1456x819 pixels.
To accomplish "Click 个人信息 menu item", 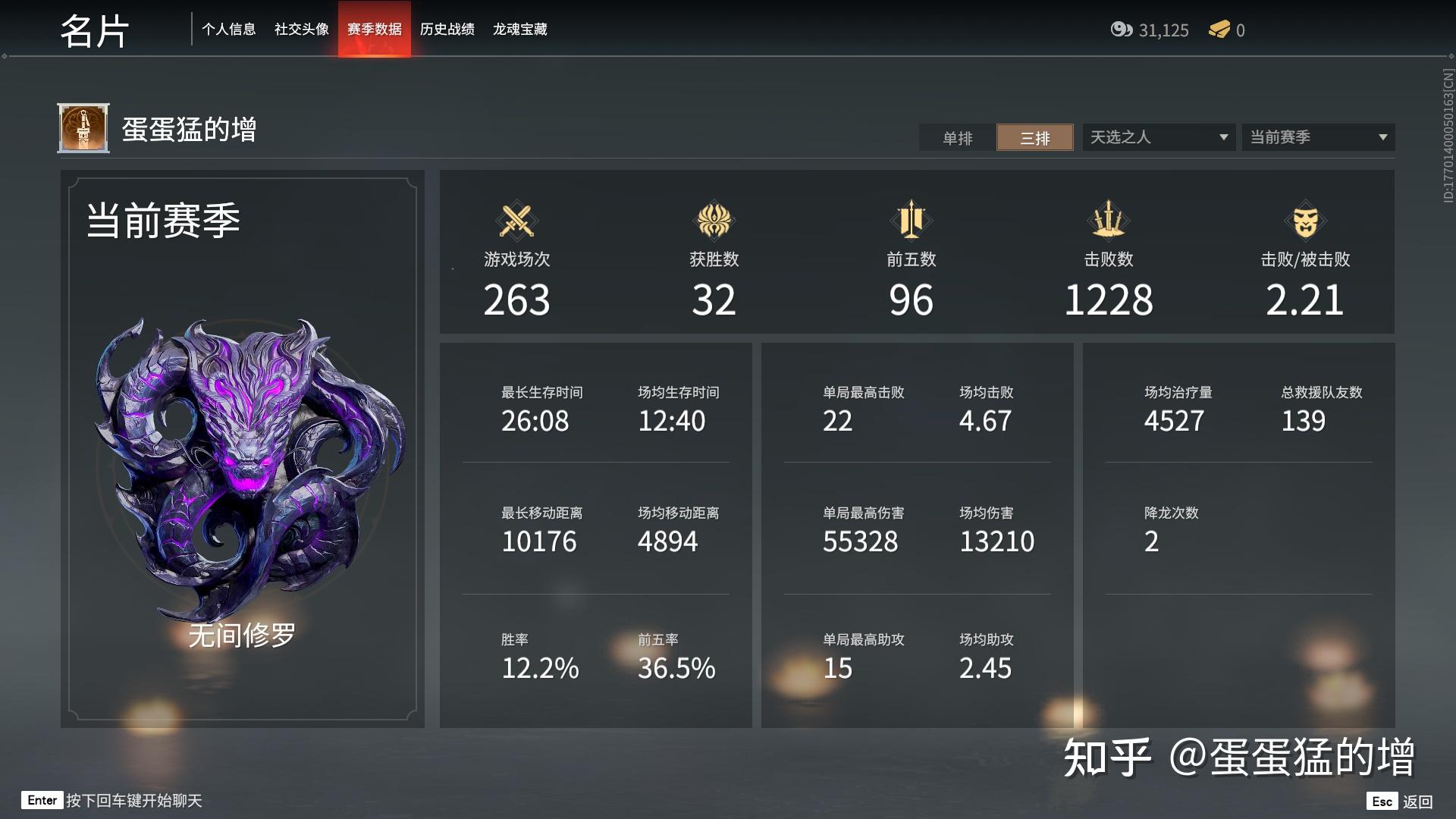I will tap(230, 30).
